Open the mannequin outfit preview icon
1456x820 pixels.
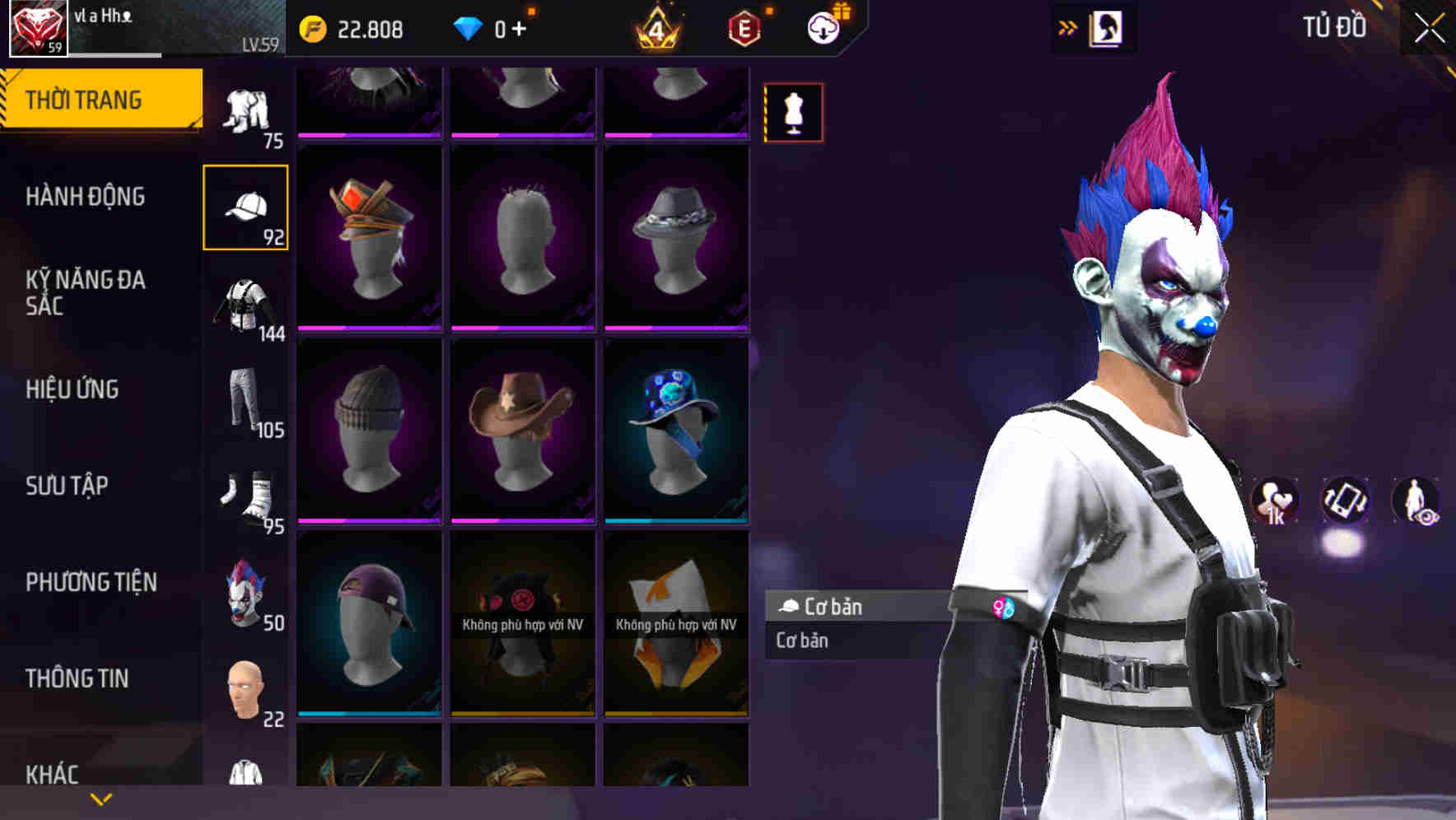coord(793,113)
